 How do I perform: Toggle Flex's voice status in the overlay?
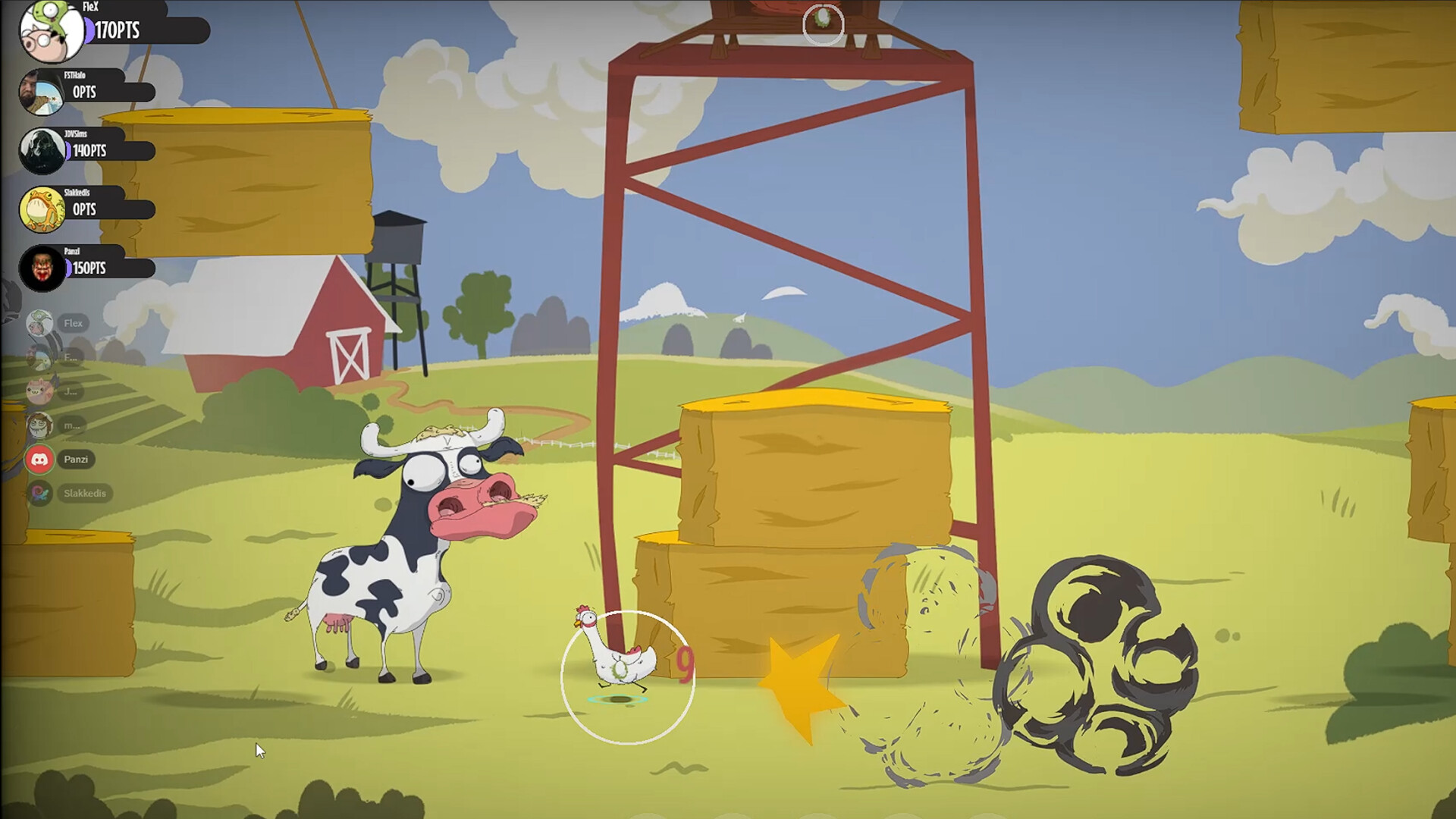click(x=39, y=322)
